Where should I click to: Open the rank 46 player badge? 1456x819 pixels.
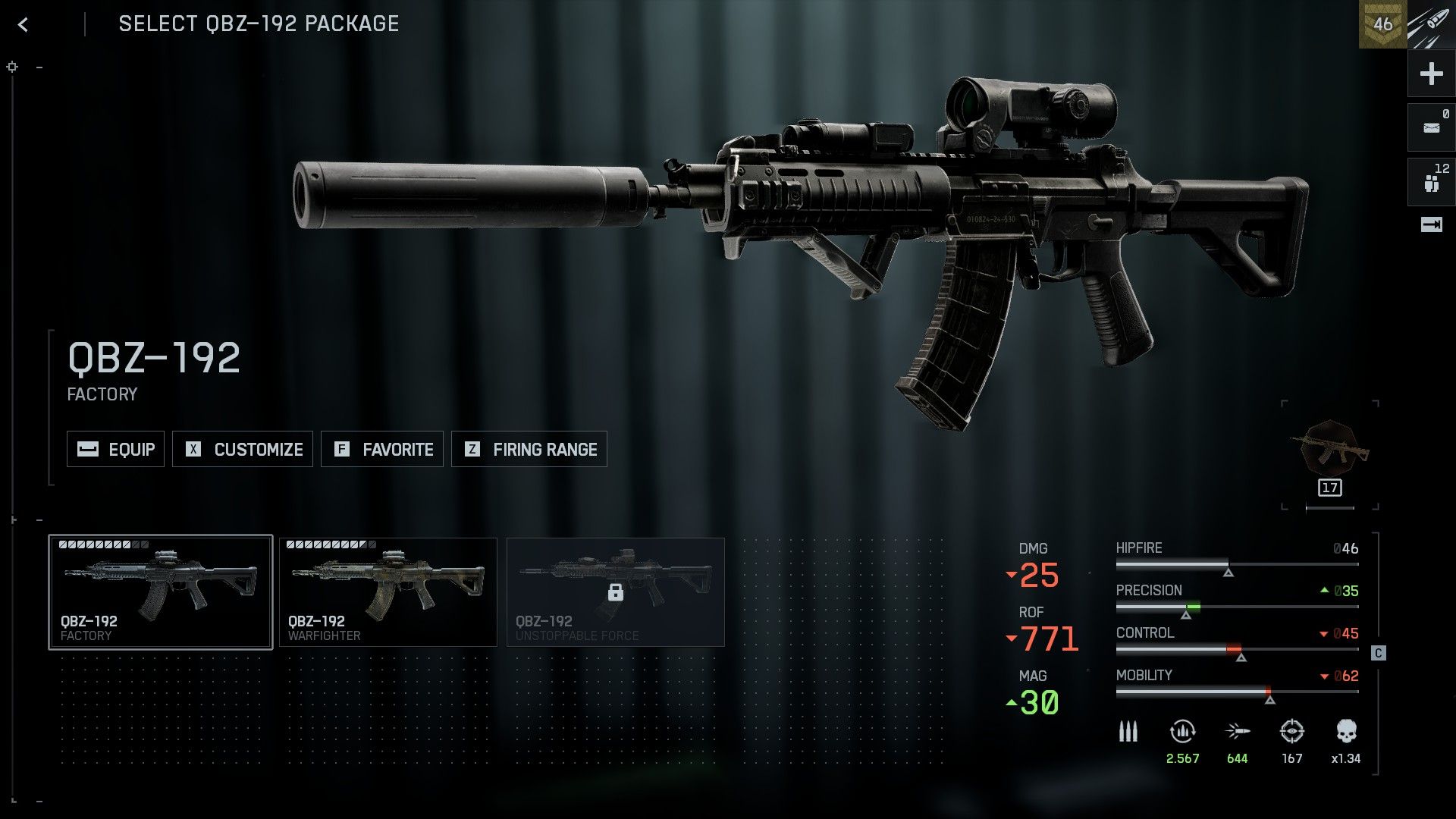[1382, 24]
